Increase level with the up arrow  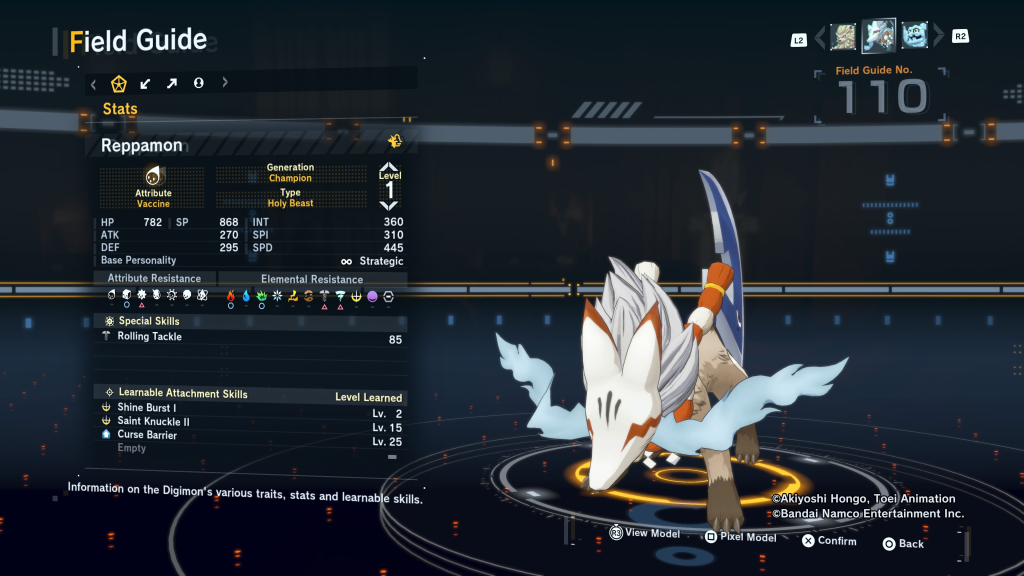[x=389, y=168]
